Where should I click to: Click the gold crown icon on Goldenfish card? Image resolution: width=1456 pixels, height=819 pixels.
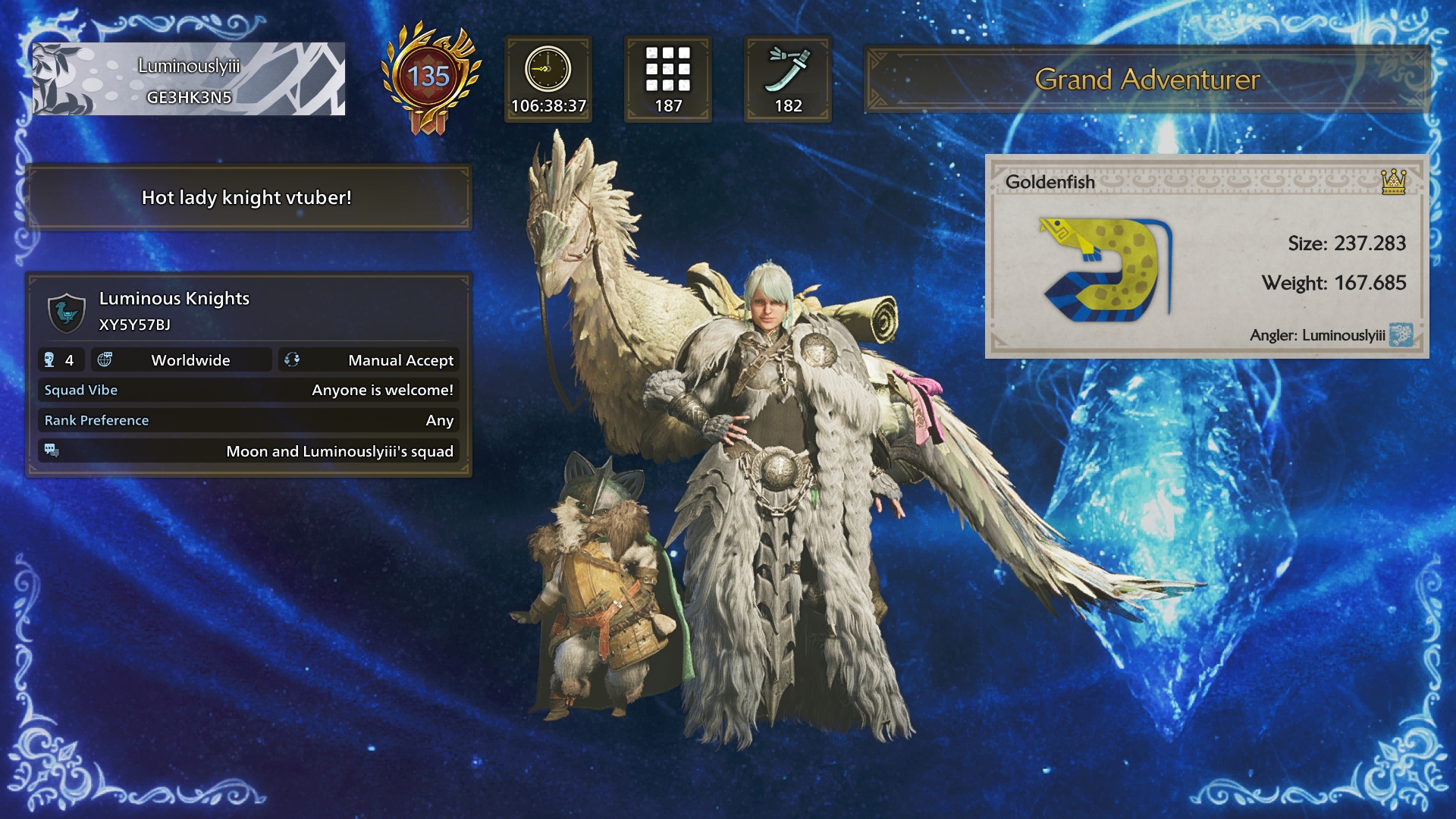pyautogui.click(x=1393, y=182)
